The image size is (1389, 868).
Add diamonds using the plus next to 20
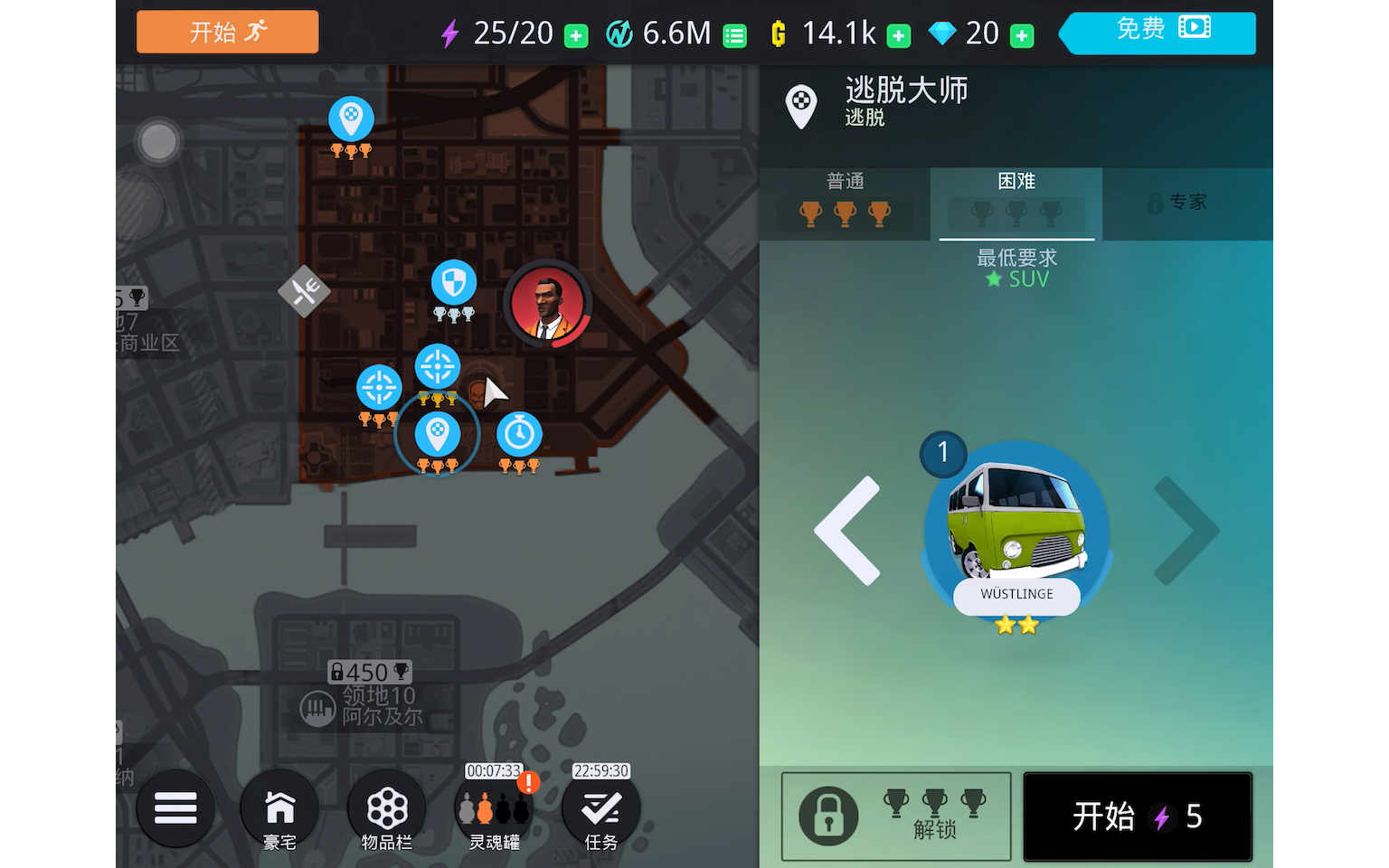click(x=1020, y=33)
